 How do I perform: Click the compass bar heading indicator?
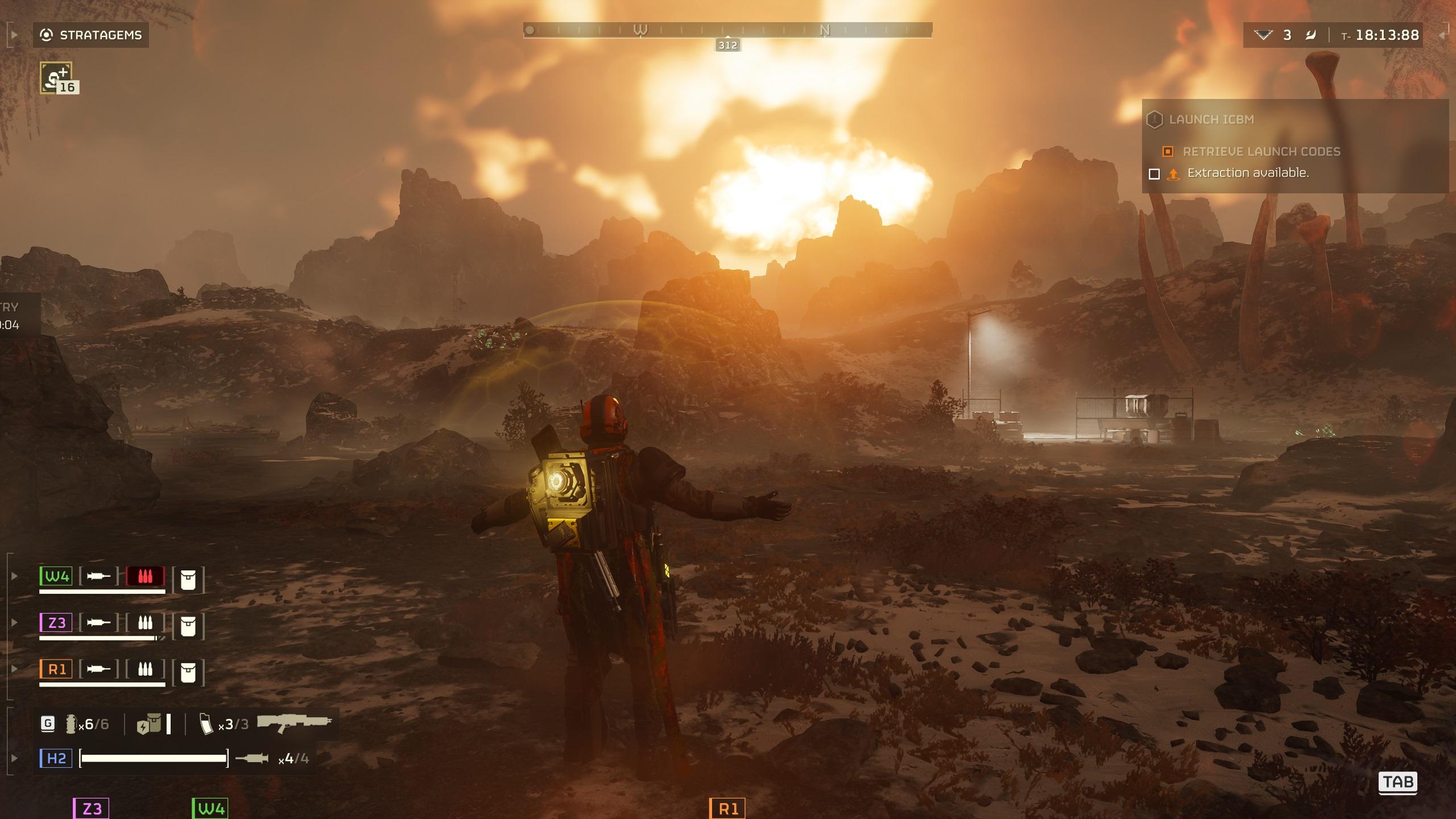coord(727,45)
